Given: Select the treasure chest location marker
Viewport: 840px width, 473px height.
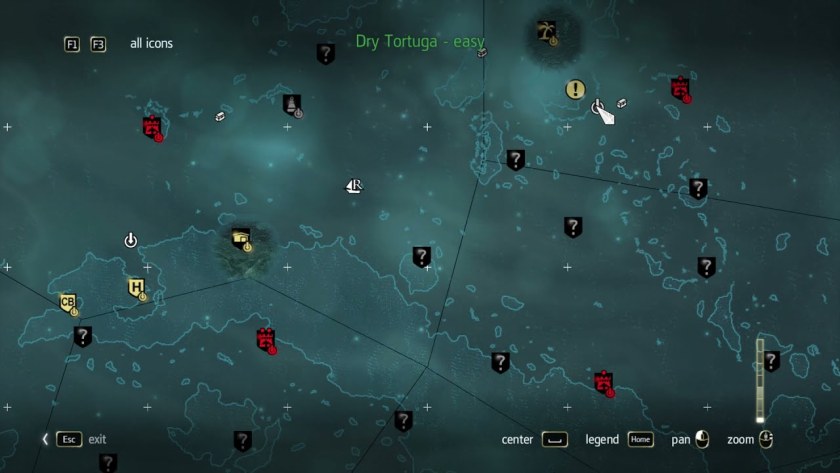Looking at the screenshot, I should click(241, 238).
